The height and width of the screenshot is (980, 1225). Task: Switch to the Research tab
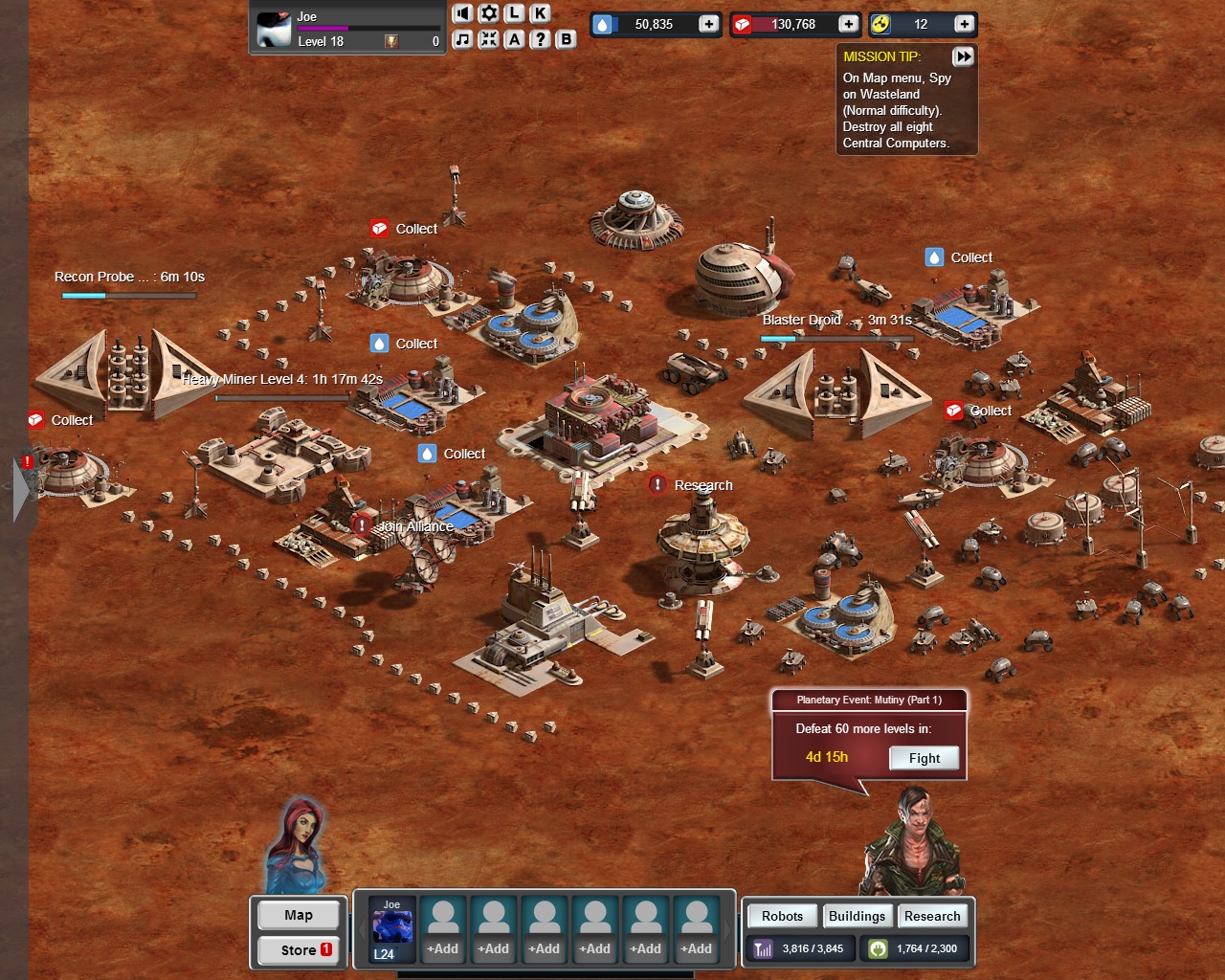click(933, 916)
